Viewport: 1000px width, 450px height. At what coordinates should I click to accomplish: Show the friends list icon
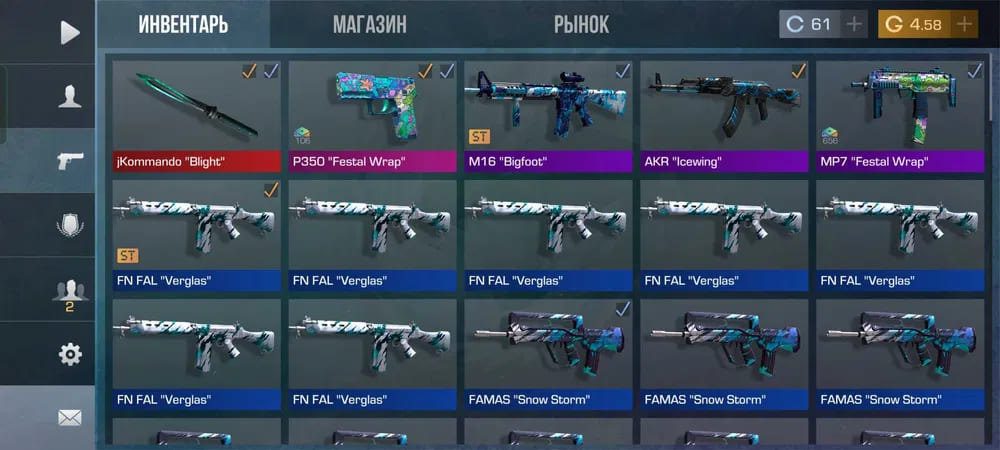[x=69, y=292]
